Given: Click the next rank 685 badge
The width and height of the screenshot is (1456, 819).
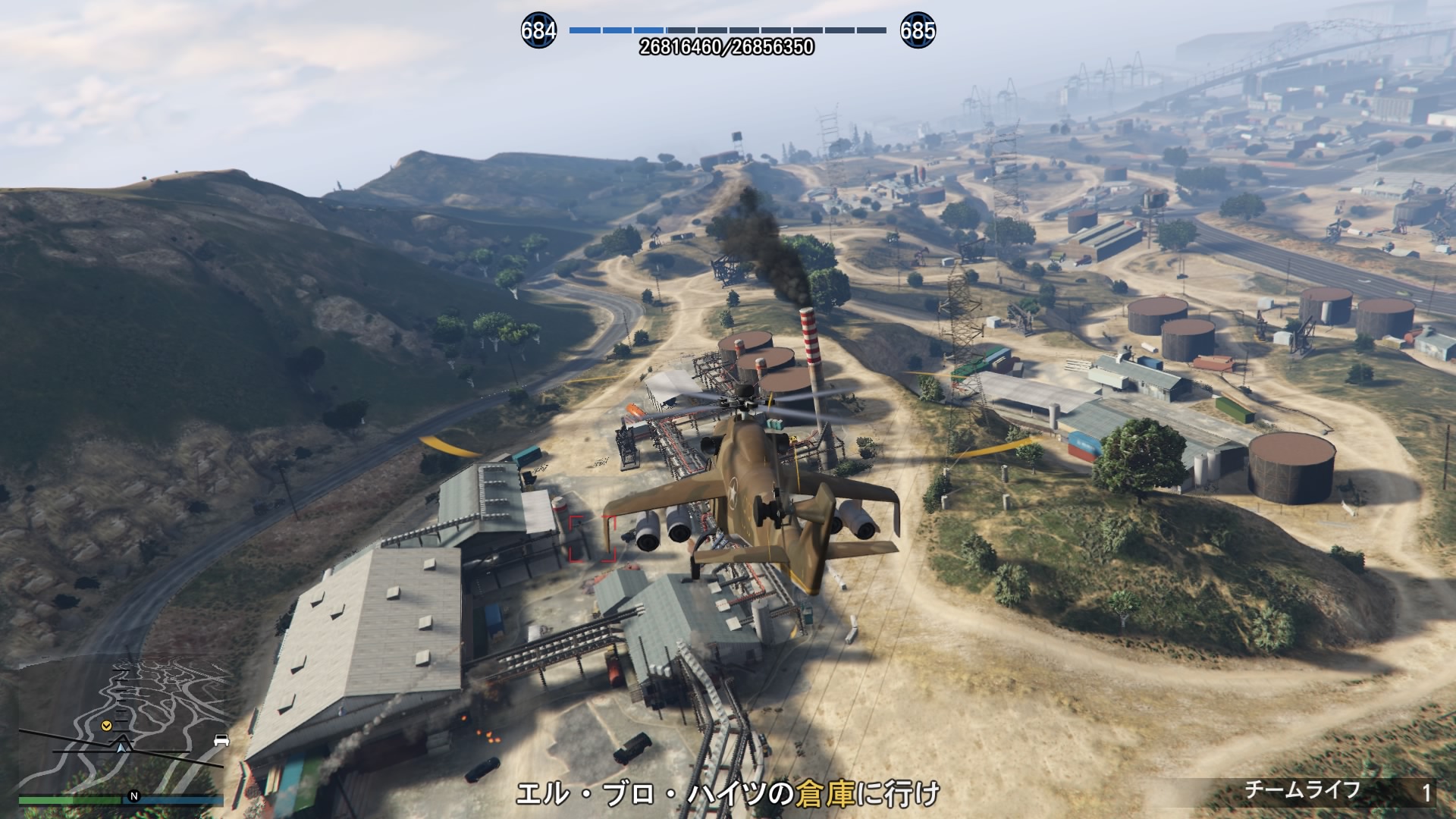Looking at the screenshot, I should point(918,31).
